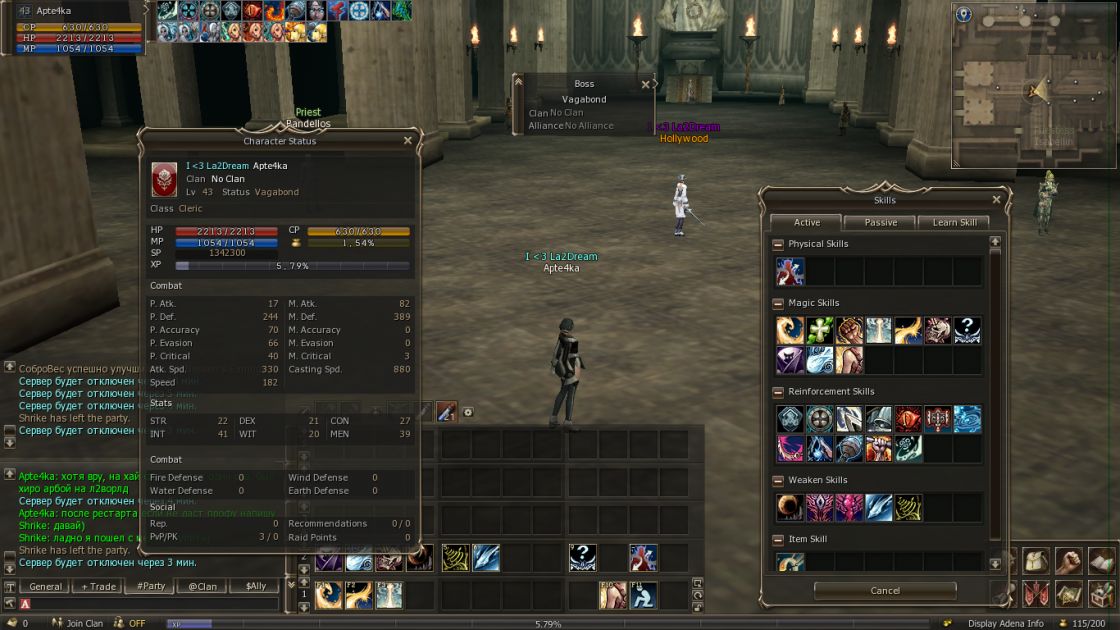Open the @Clan chat tab
Viewport: 1120px width, 630px height.
click(203, 587)
